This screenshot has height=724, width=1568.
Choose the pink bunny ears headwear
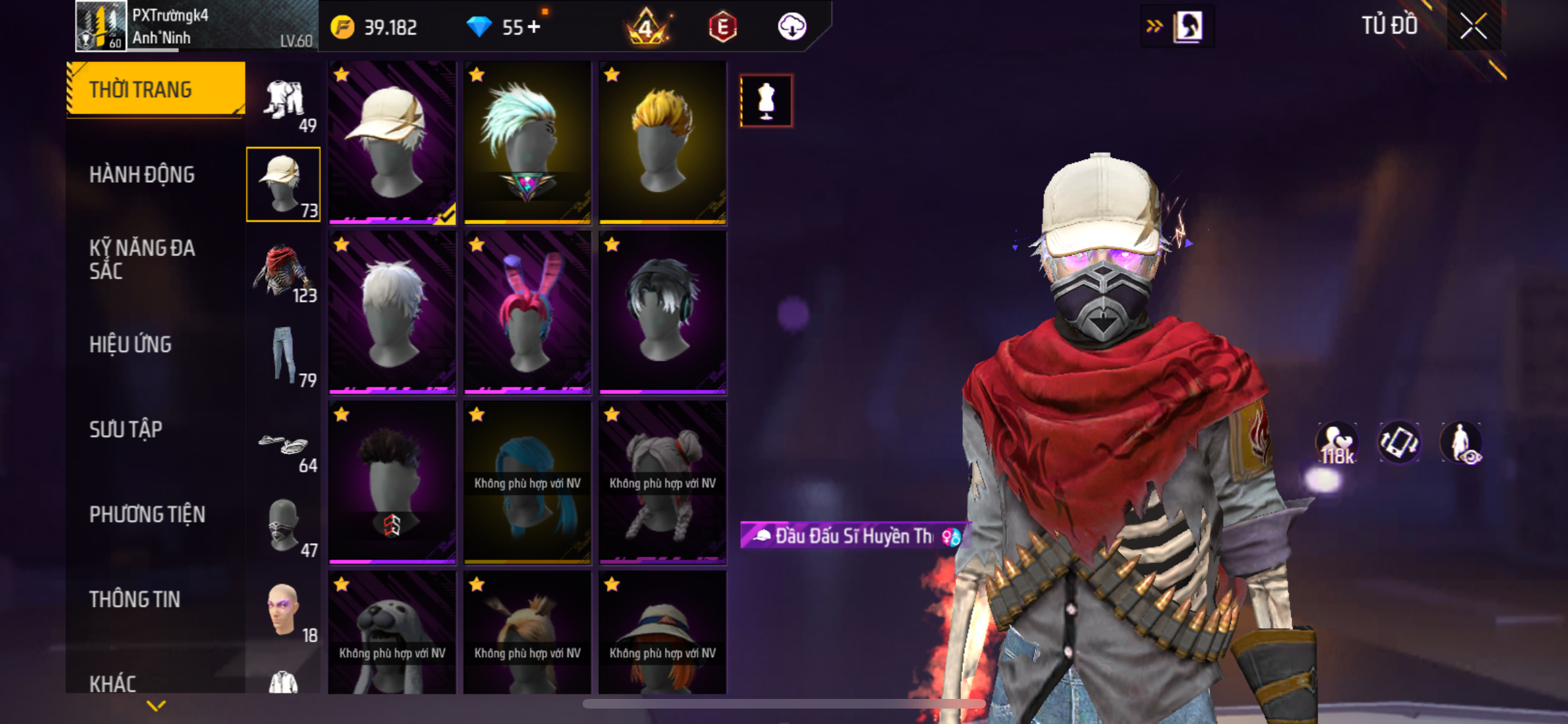pos(527,313)
